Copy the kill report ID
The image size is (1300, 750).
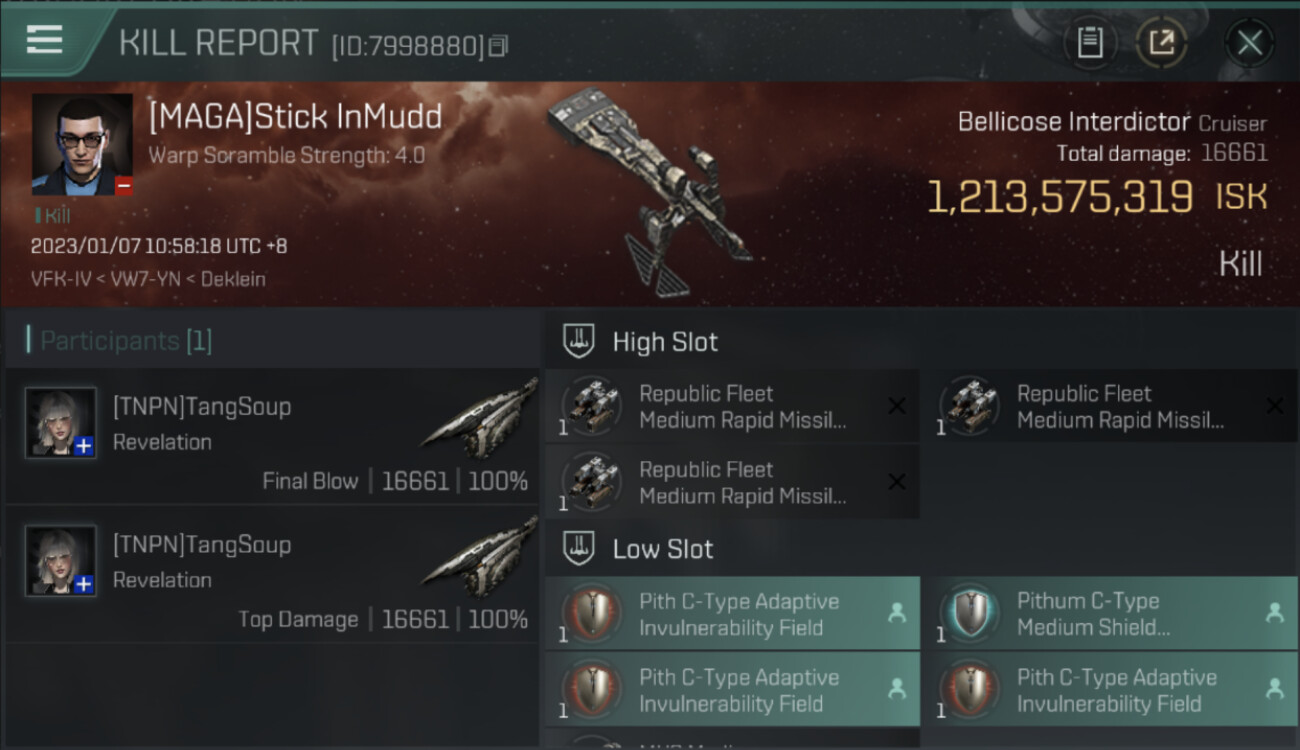(x=498, y=45)
